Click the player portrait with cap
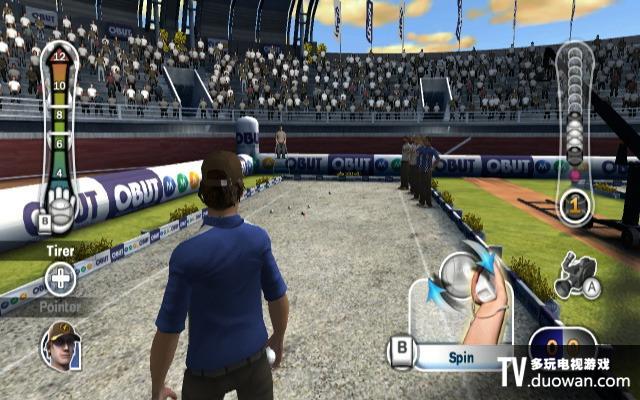The image size is (640, 400). pos(60,346)
